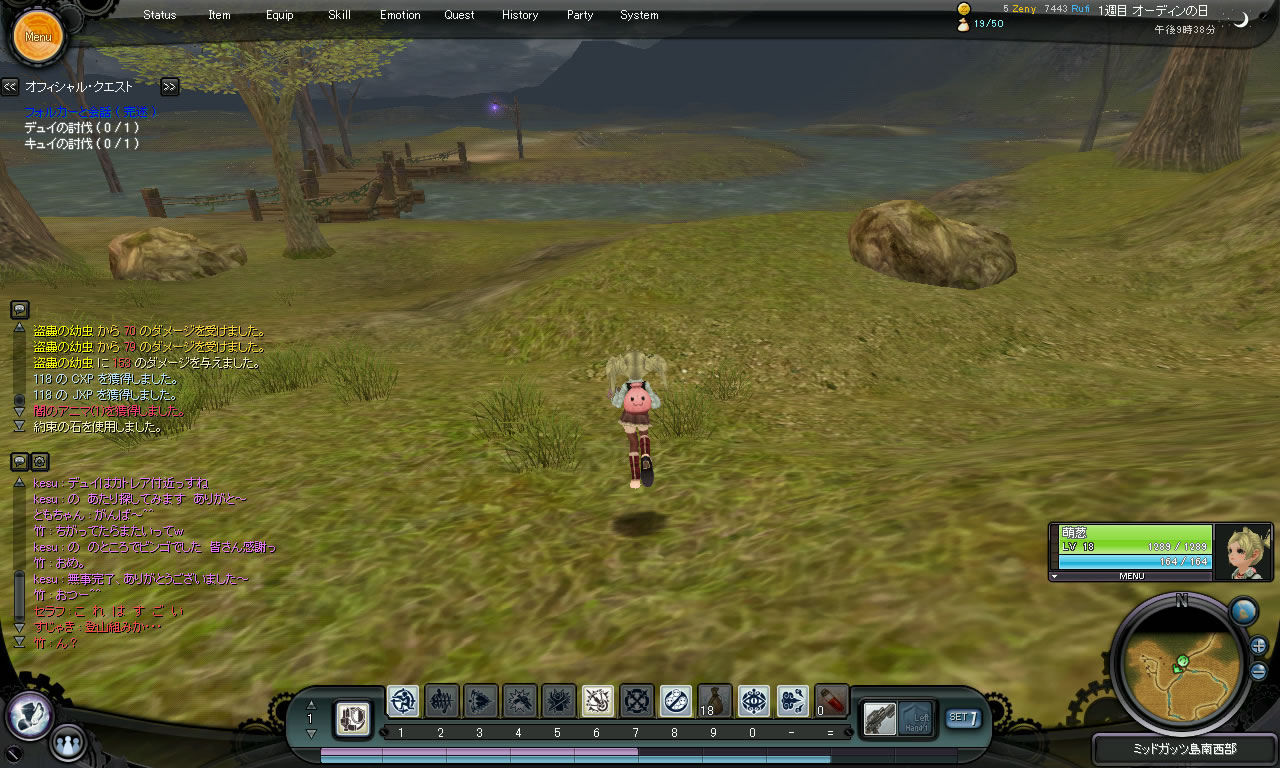Screen dimensions: 1280x768
Task: Select the equipped rifle weapon slot
Action: (880, 718)
